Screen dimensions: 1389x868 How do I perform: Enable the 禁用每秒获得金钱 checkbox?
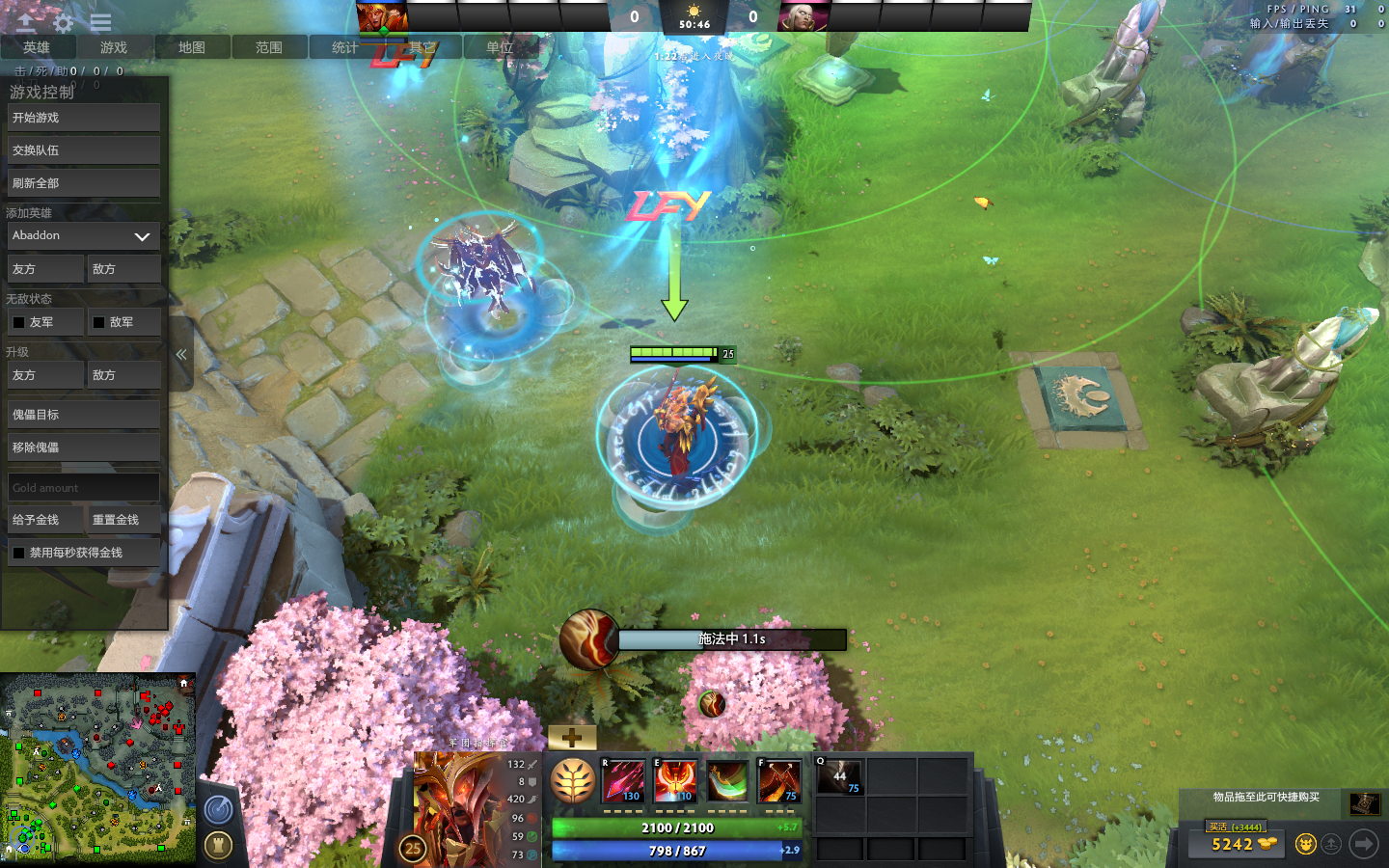coord(19,553)
